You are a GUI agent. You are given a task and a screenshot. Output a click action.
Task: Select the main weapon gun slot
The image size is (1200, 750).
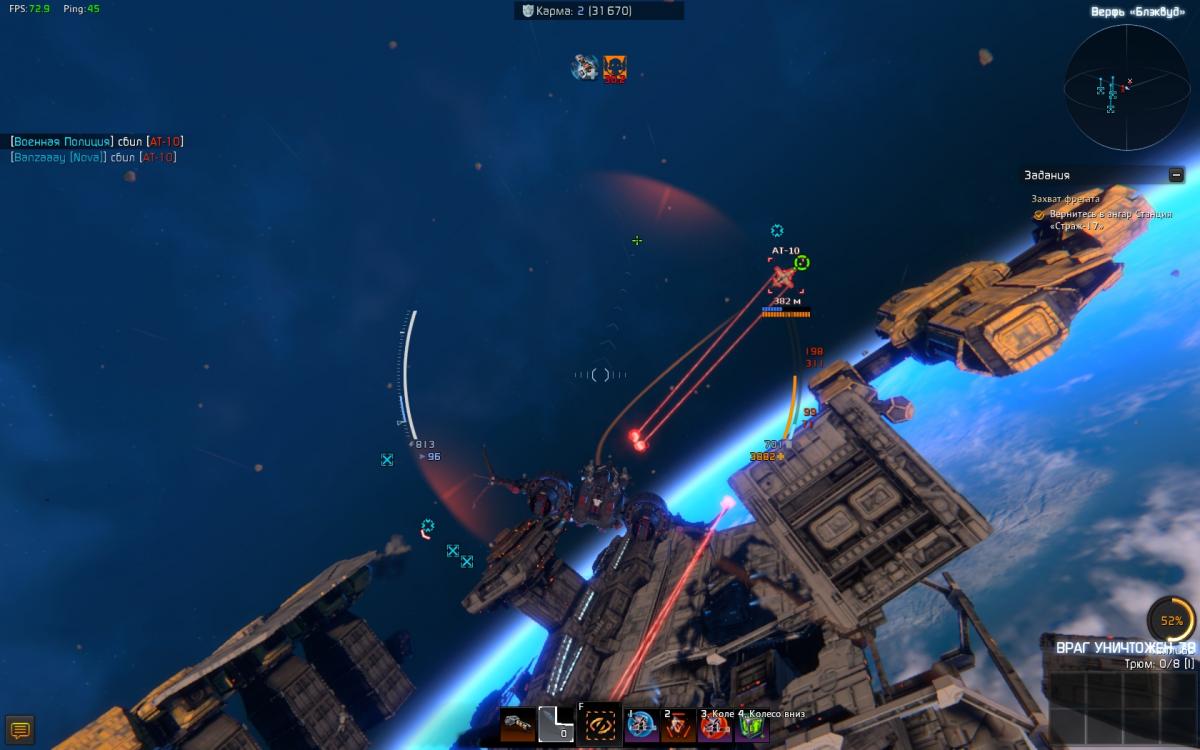518,724
